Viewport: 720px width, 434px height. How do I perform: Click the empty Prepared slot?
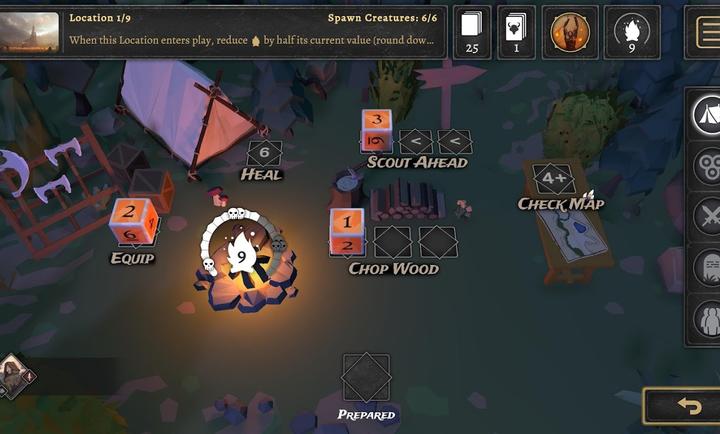366,378
